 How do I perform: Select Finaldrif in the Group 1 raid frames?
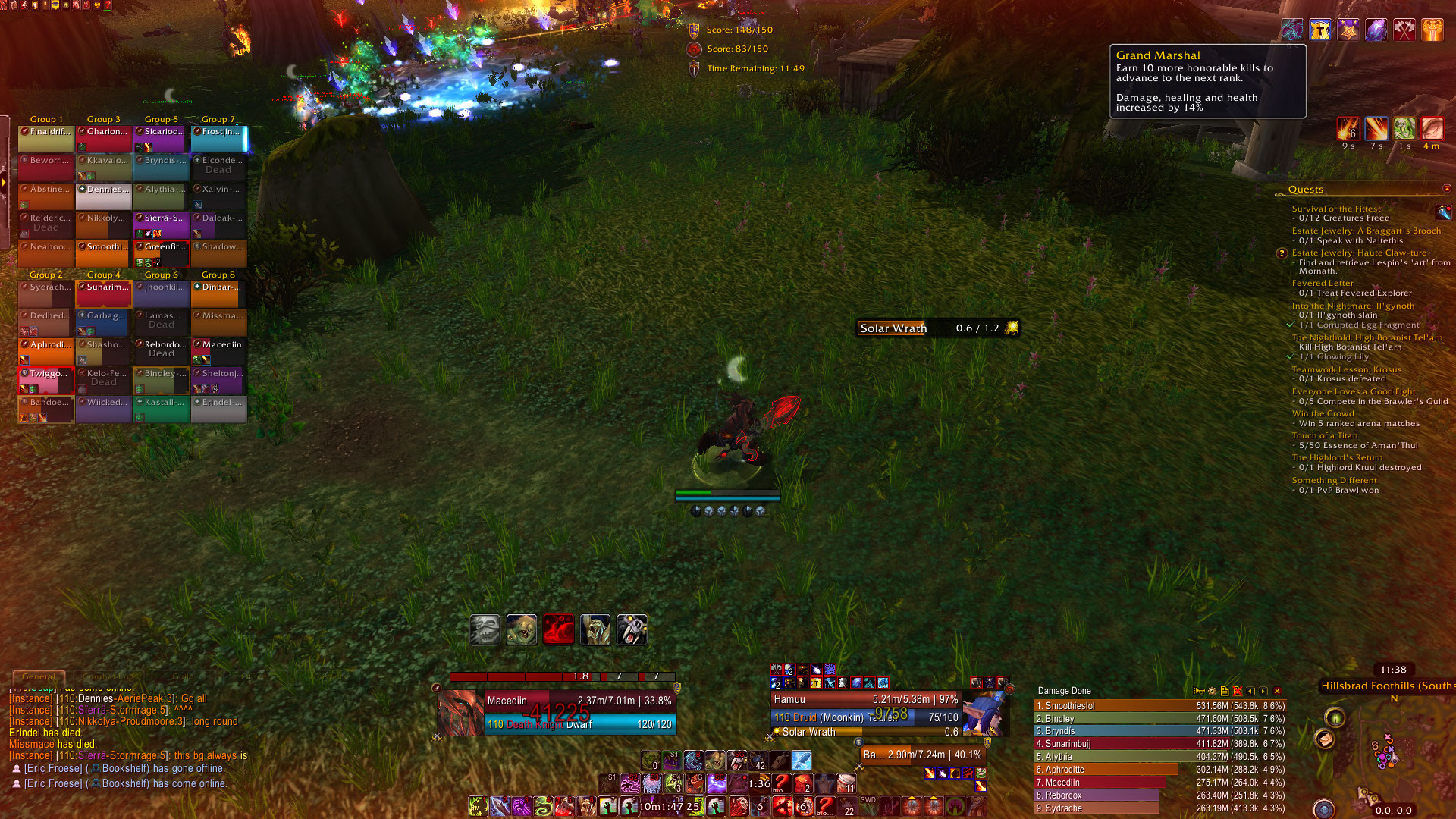tap(46, 139)
